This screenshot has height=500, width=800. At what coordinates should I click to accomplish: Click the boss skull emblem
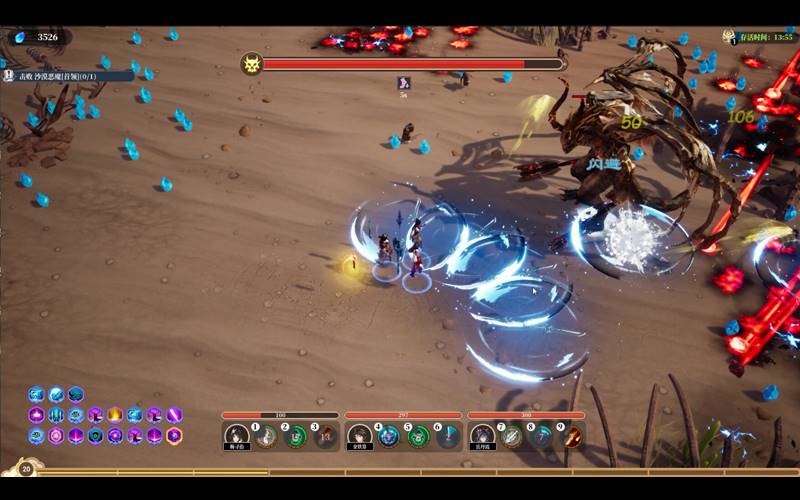pos(252,64)
